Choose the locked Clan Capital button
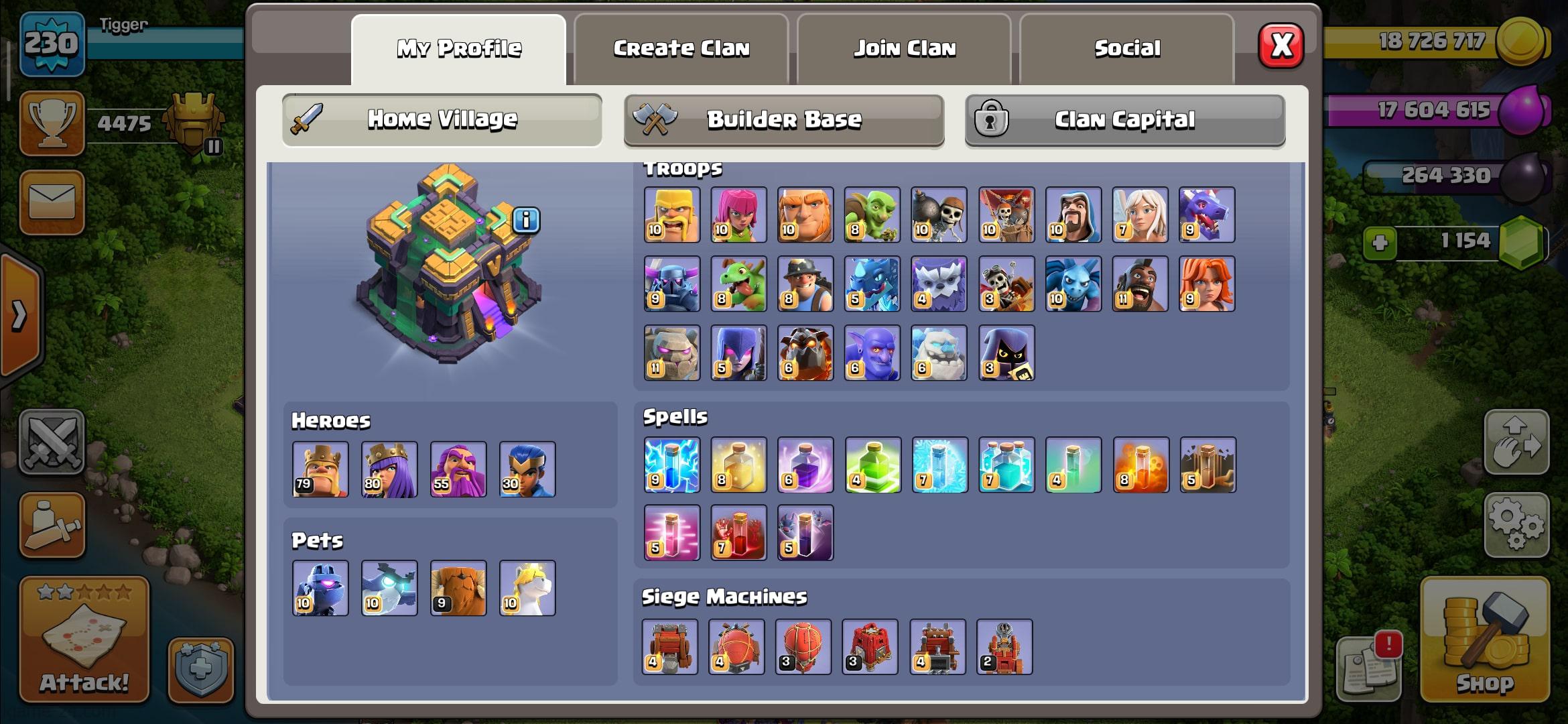The image size is (1568, 724). tap(1124, 120)
